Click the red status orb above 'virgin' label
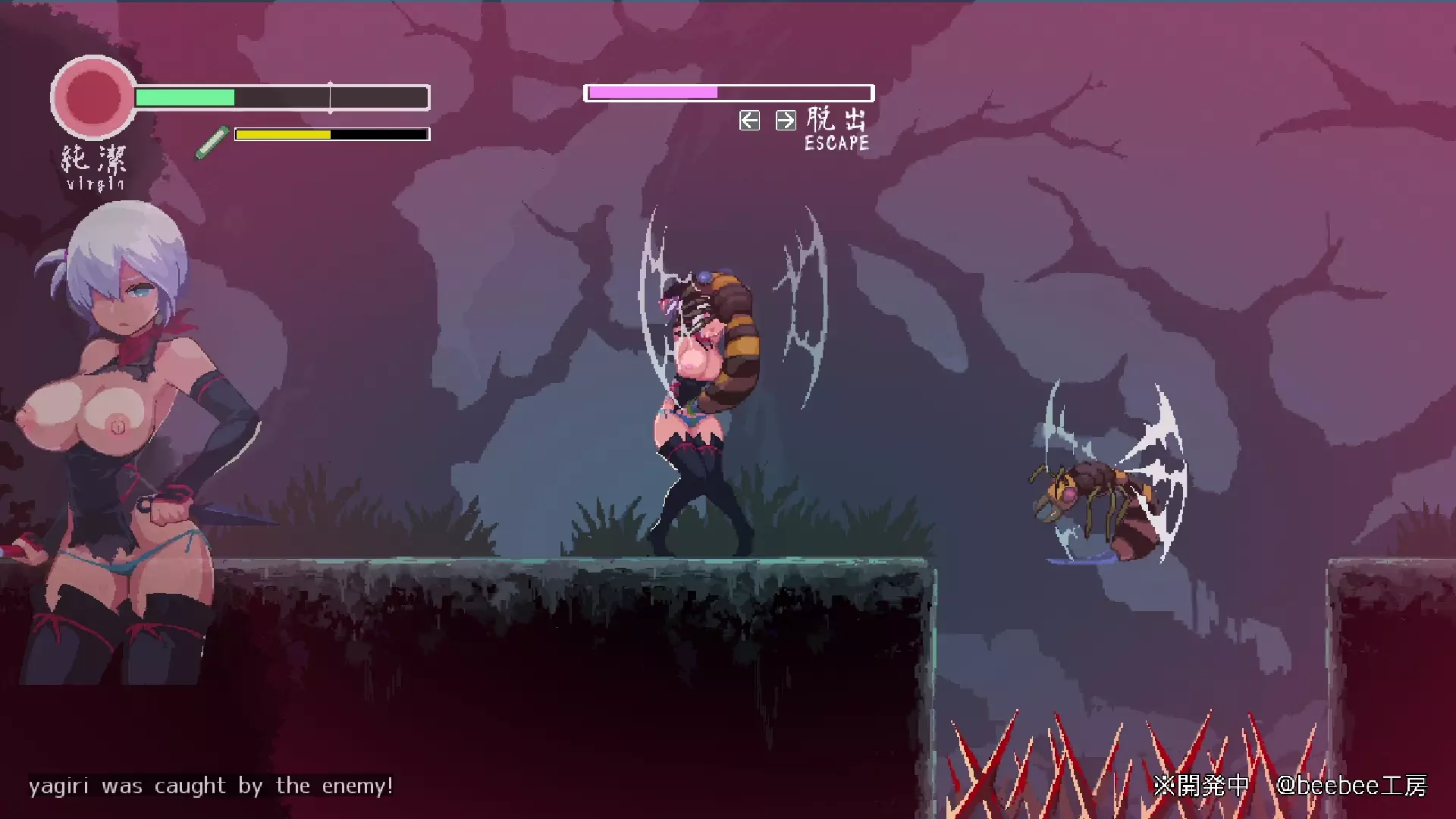The width and height of the screenshot is (1456, 819). tap(93, 97)
